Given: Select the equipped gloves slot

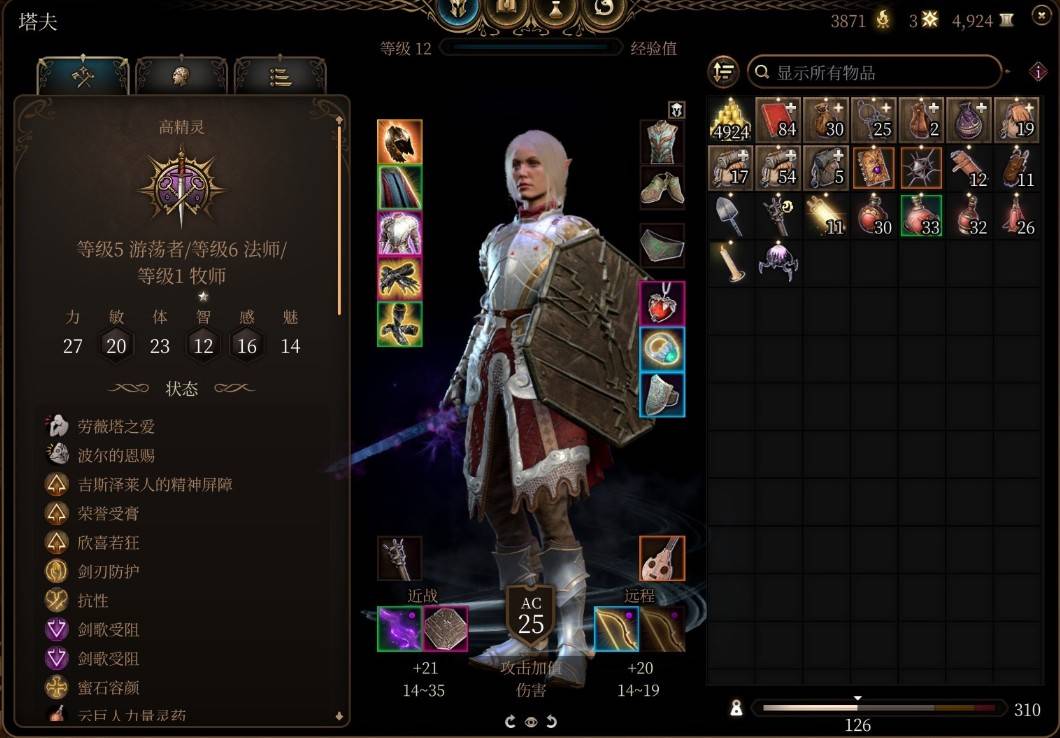Looking at the screenshot, I should tap(399, 279).
